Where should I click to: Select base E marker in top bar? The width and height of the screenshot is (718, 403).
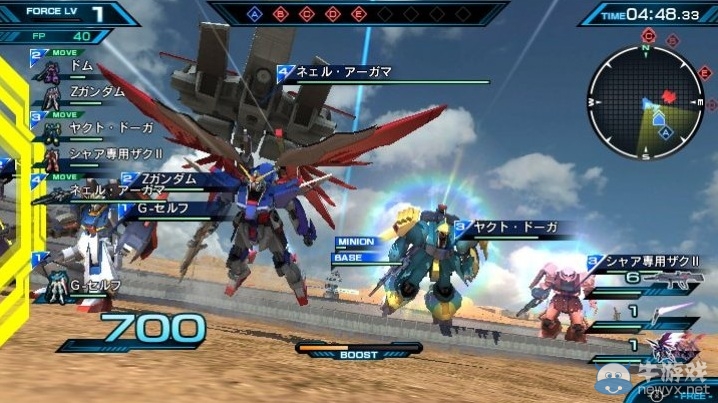(x=359, y=15)
